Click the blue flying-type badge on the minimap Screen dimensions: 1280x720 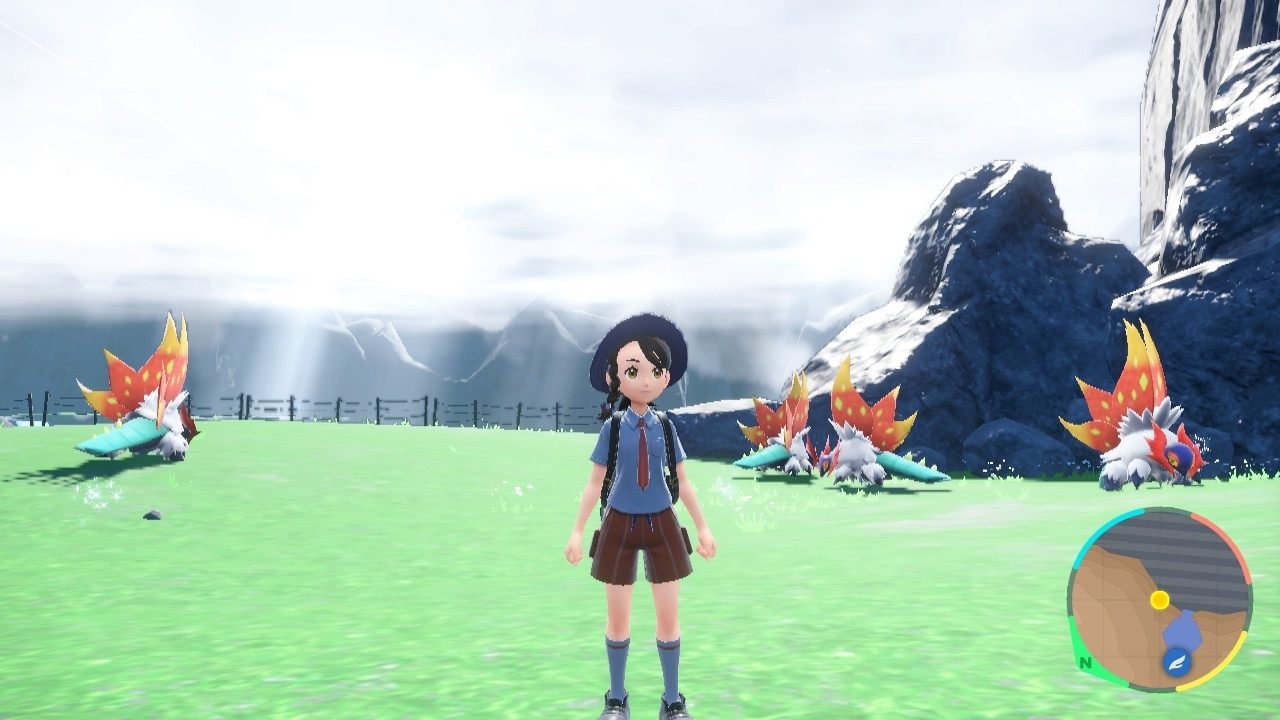pos(1175,662)
